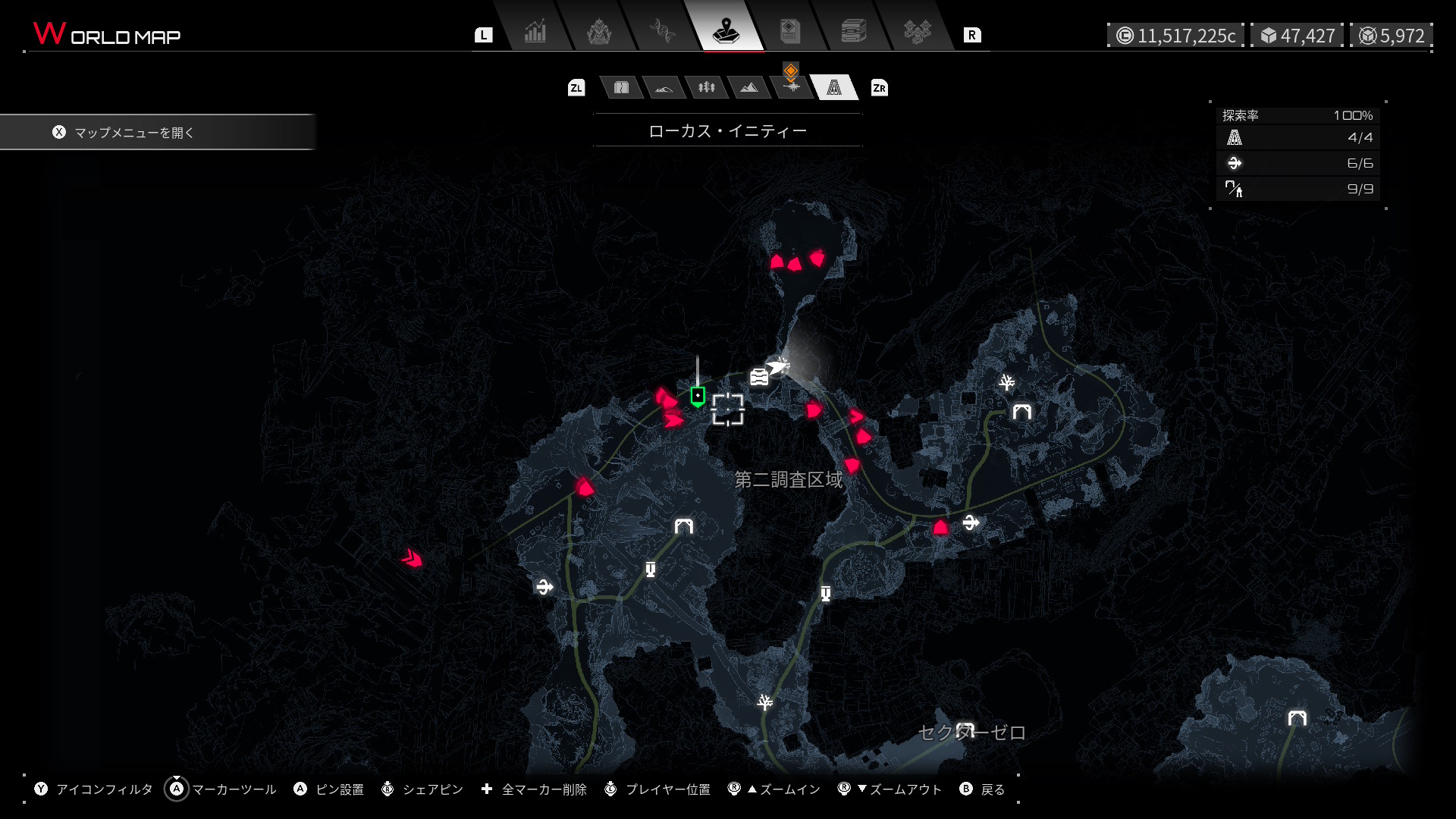Select the white tree icon at bottom

765,701
